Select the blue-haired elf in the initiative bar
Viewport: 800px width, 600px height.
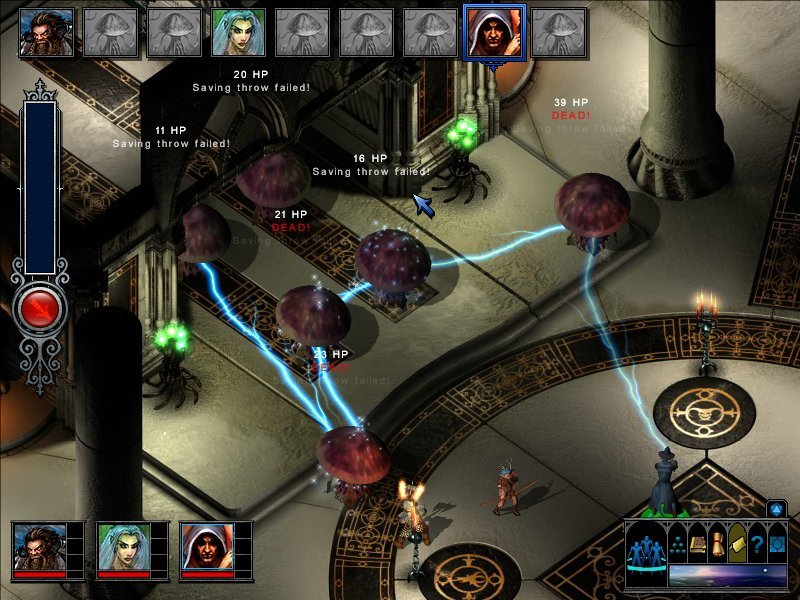pos(238,32)
